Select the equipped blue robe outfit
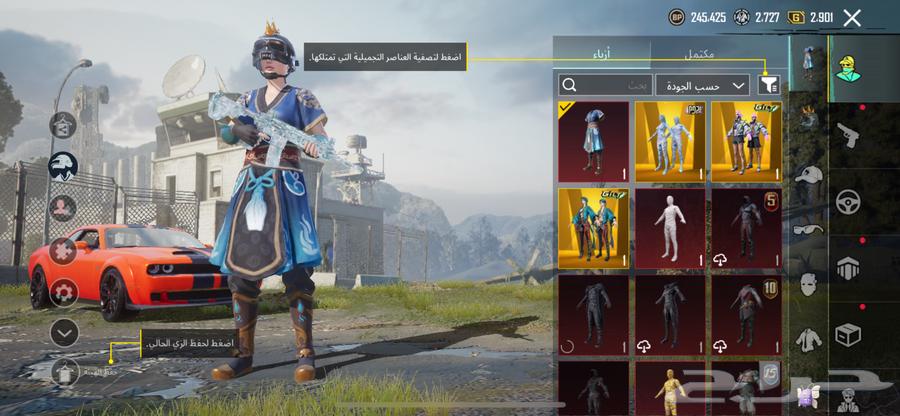This screenshot has width=900, height=416. pos(593,141)
